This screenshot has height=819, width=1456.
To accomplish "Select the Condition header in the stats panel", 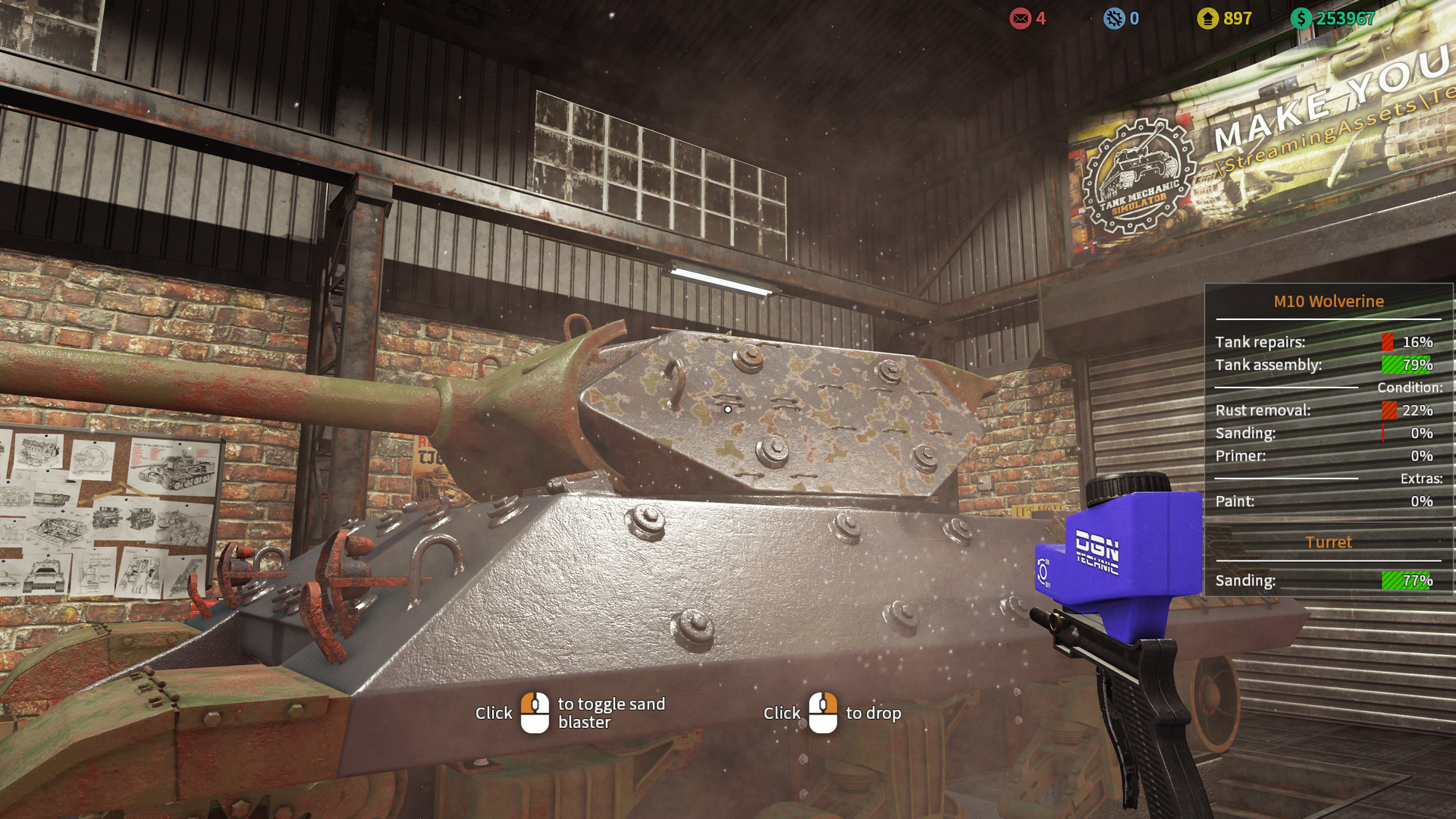I will point(1409,388).
